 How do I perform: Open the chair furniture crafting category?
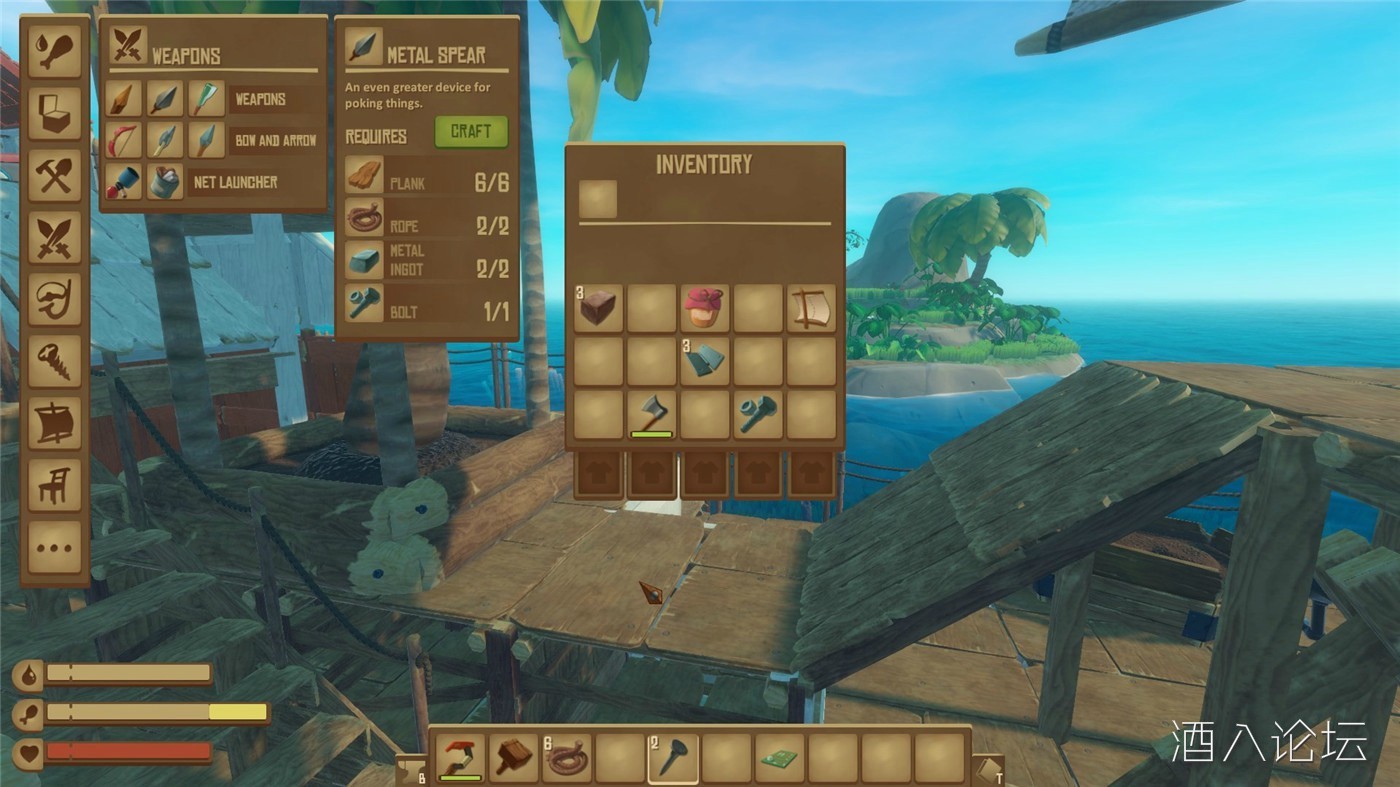pos(54,485)
